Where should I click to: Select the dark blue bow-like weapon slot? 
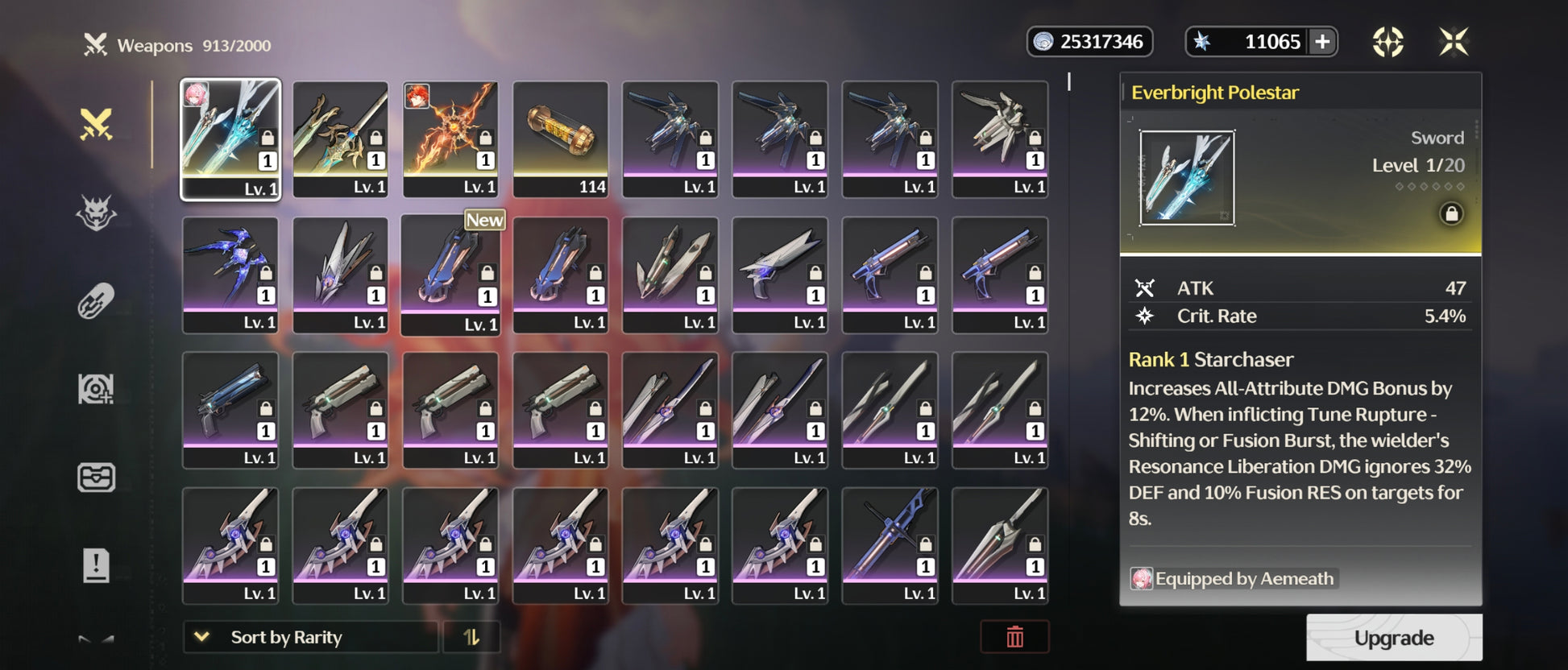[x=230, y=274]
